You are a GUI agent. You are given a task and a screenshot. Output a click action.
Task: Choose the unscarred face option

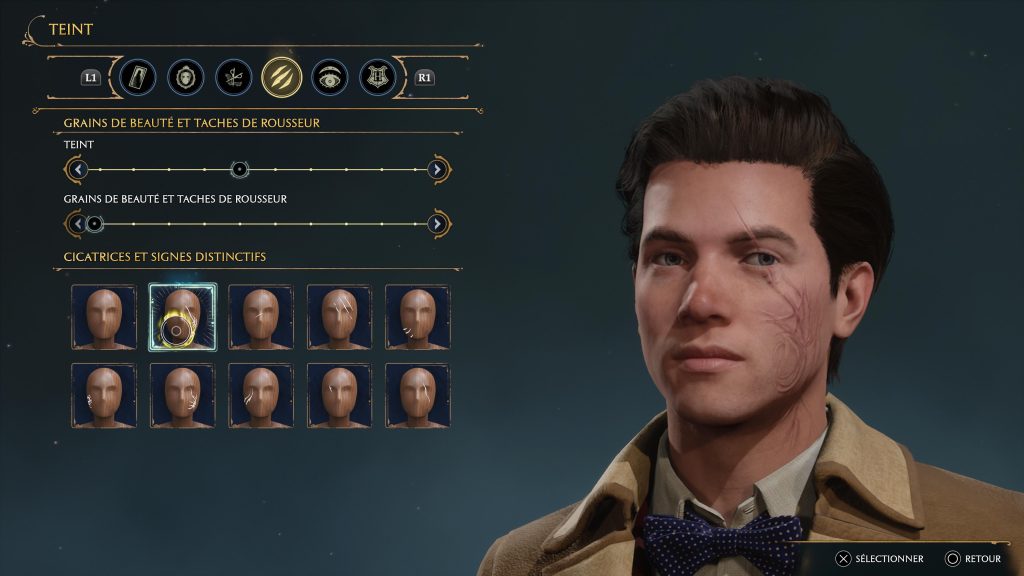tap(104, 317)
